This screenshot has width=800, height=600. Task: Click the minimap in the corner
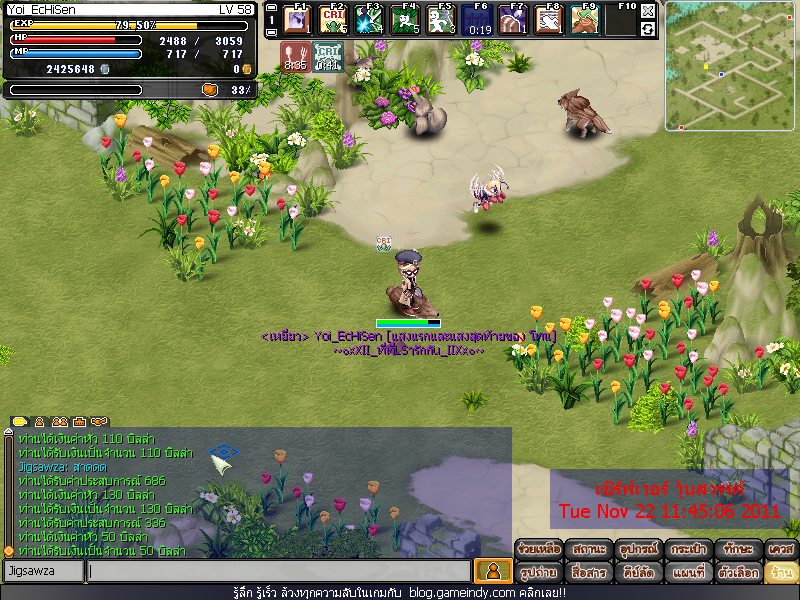(x=731, y=66)
